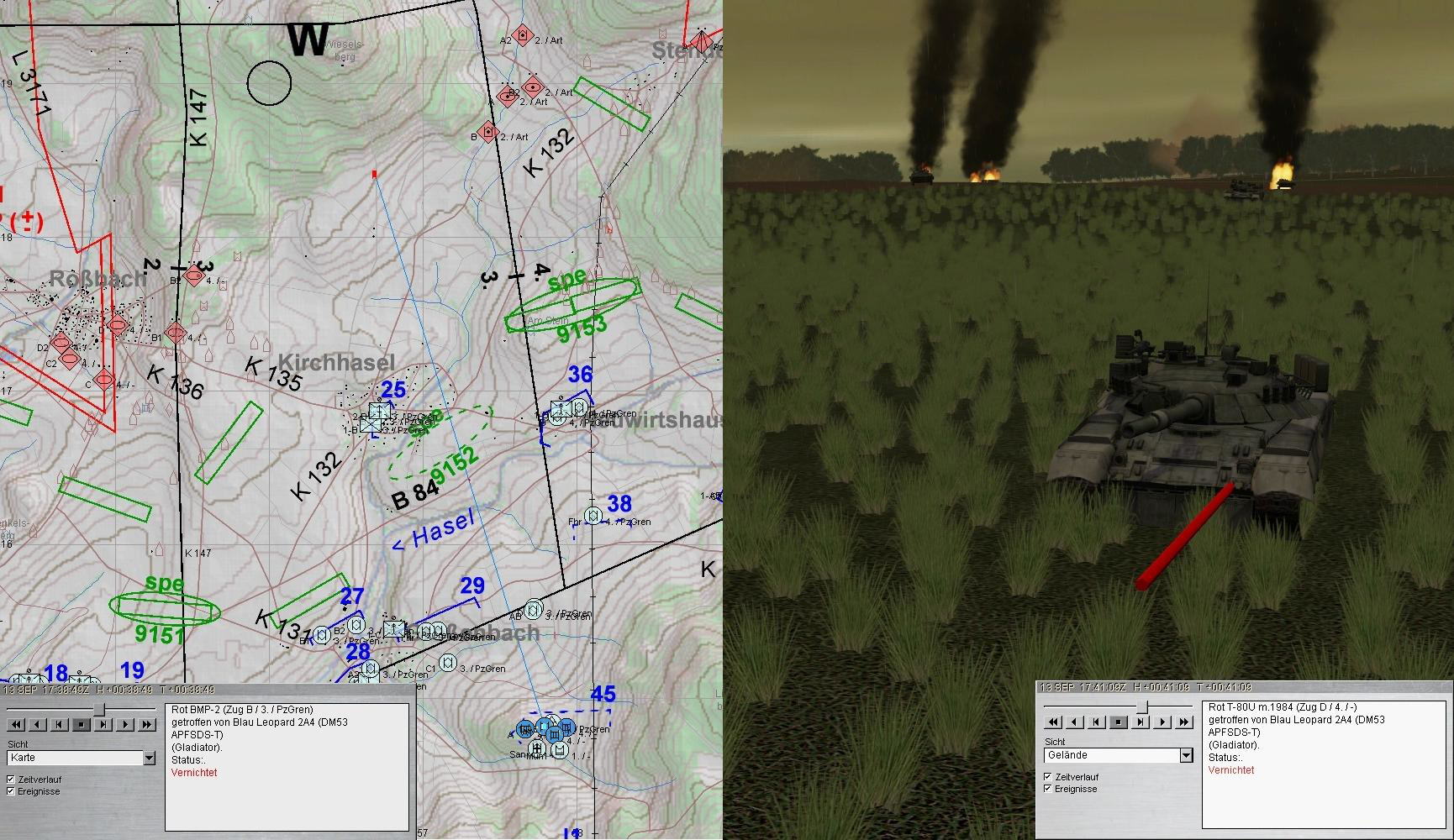Image resolution: width=1454 pixels, height=840 pixels.
Task: Play the replay forward in the Karte panel
Action: click(125, 724)
